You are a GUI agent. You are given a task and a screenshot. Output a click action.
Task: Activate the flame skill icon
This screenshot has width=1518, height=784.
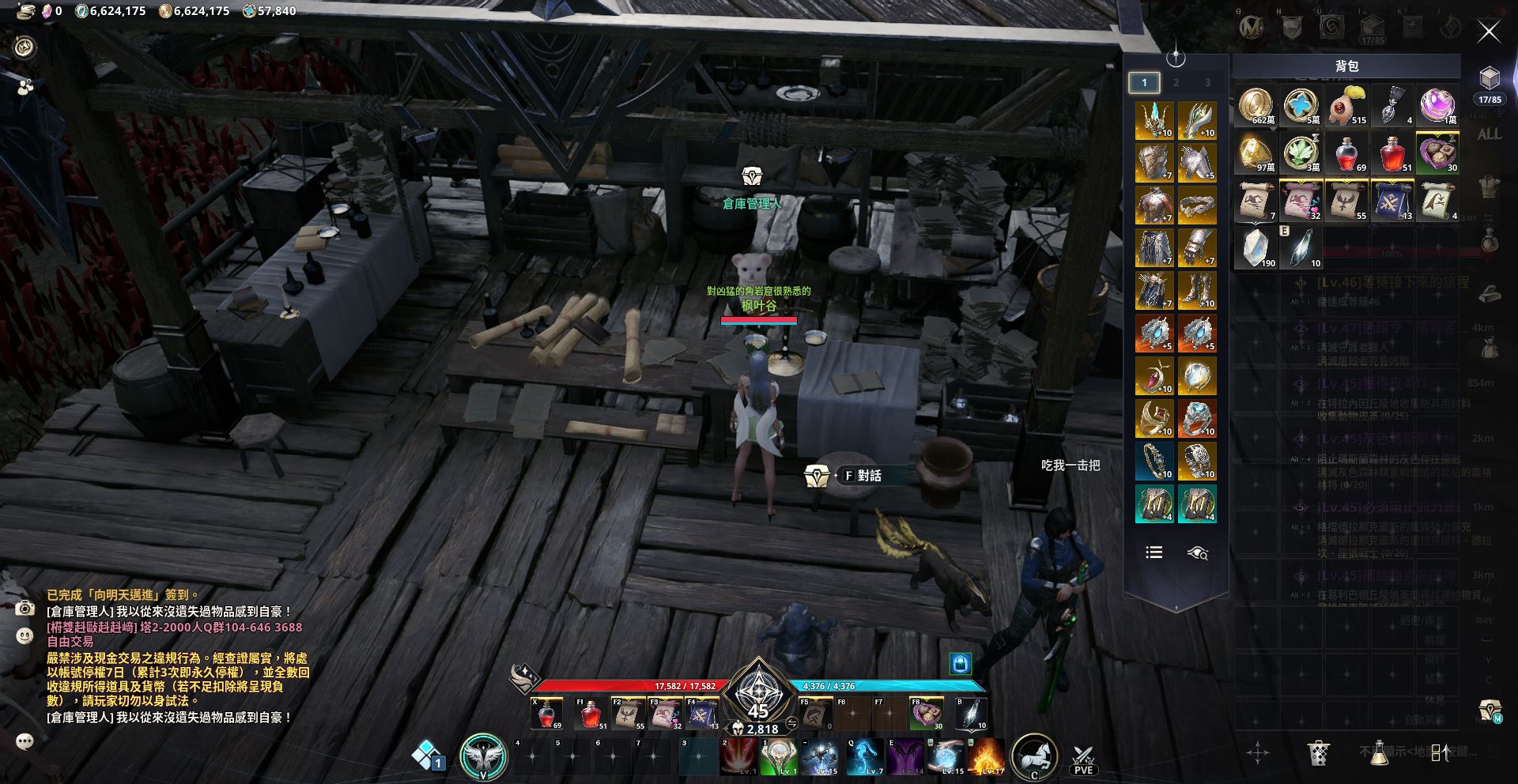point(987,756)
